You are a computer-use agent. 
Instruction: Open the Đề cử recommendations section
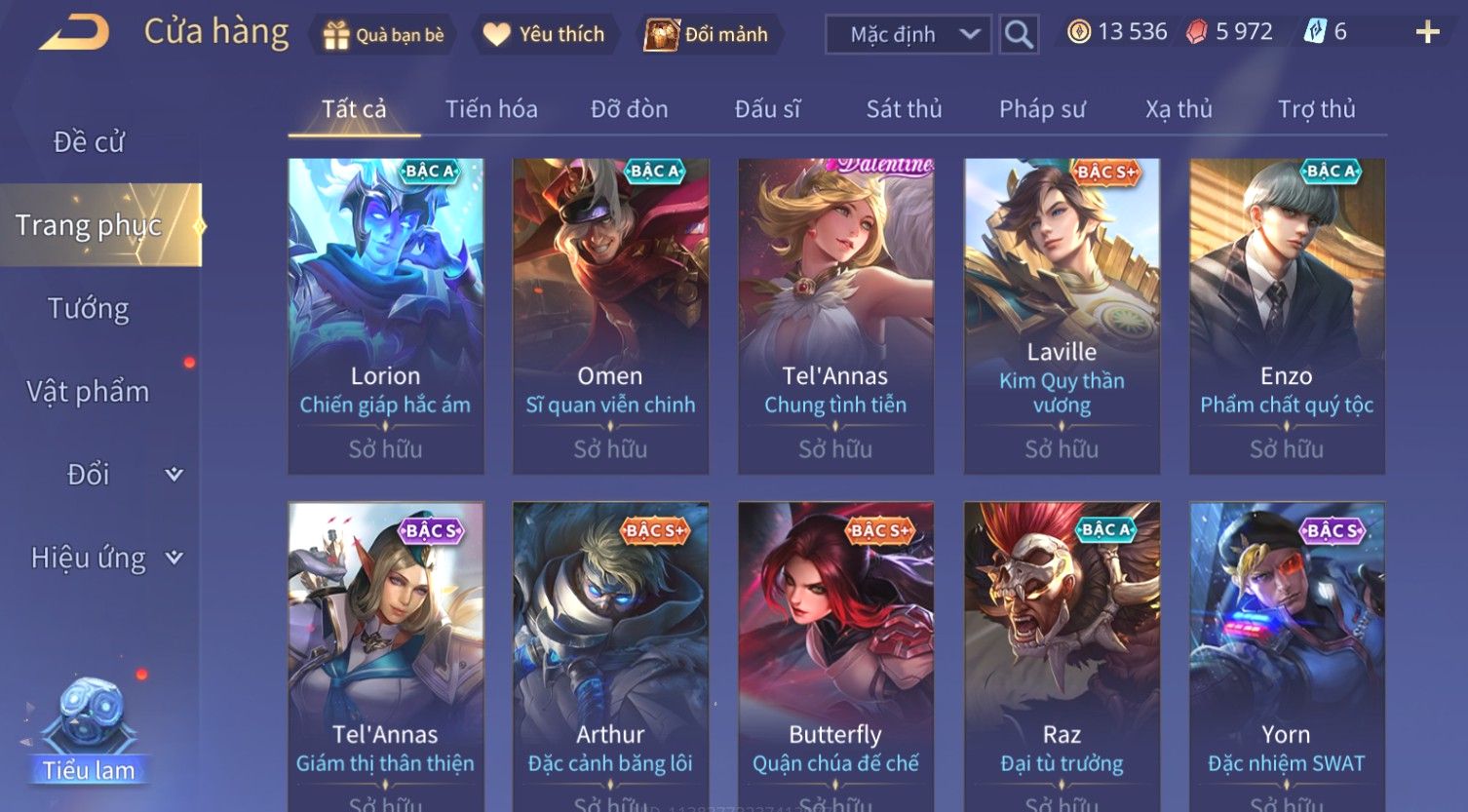click(89, 142)
